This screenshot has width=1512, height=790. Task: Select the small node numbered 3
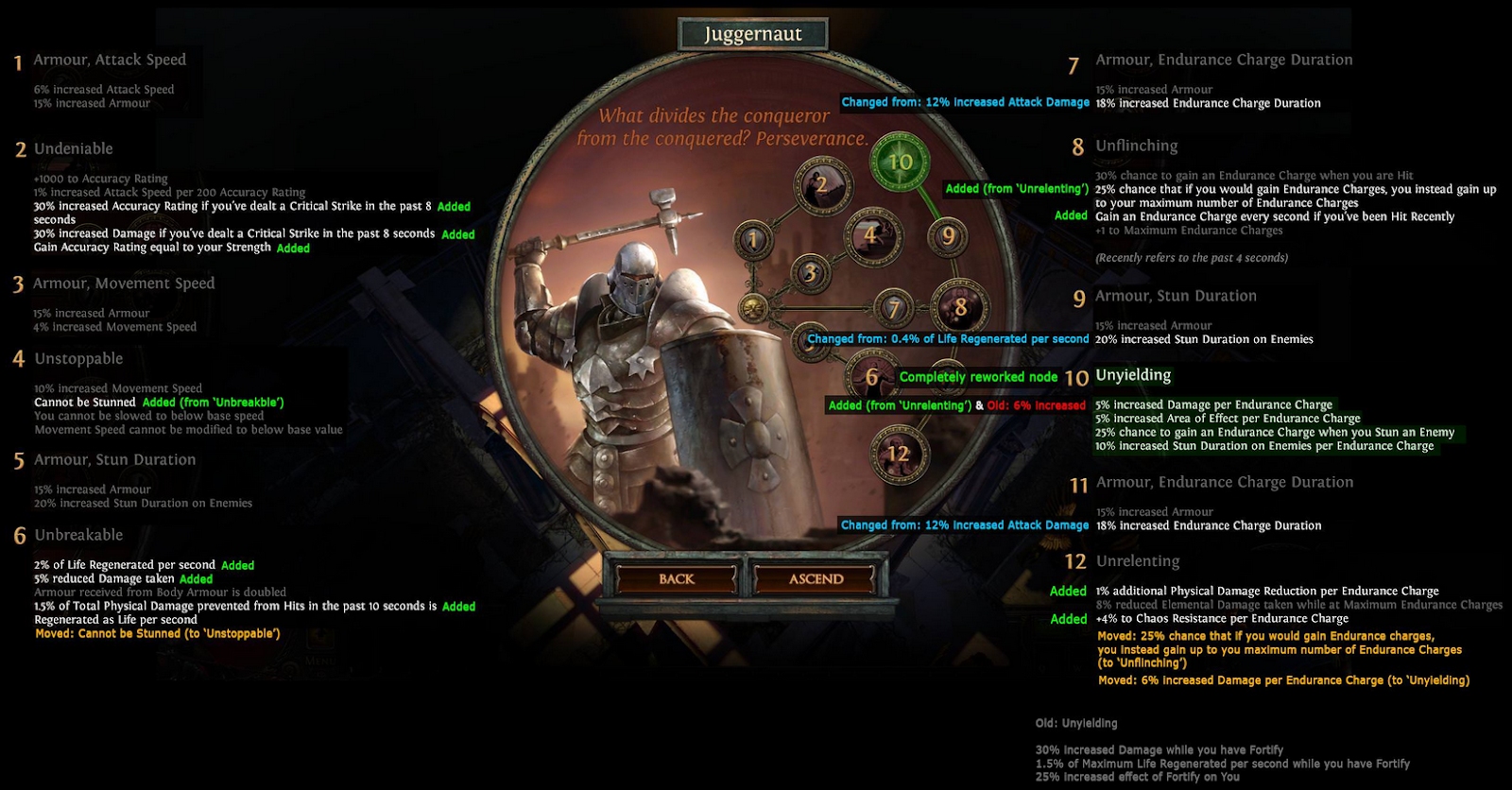tap(811, 271)
